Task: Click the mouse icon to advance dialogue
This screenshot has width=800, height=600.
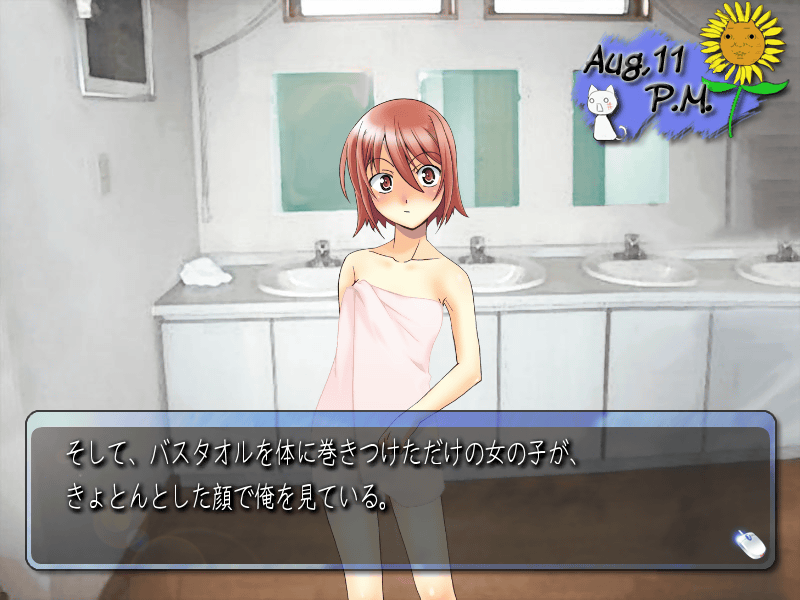Action: (748, 543)
